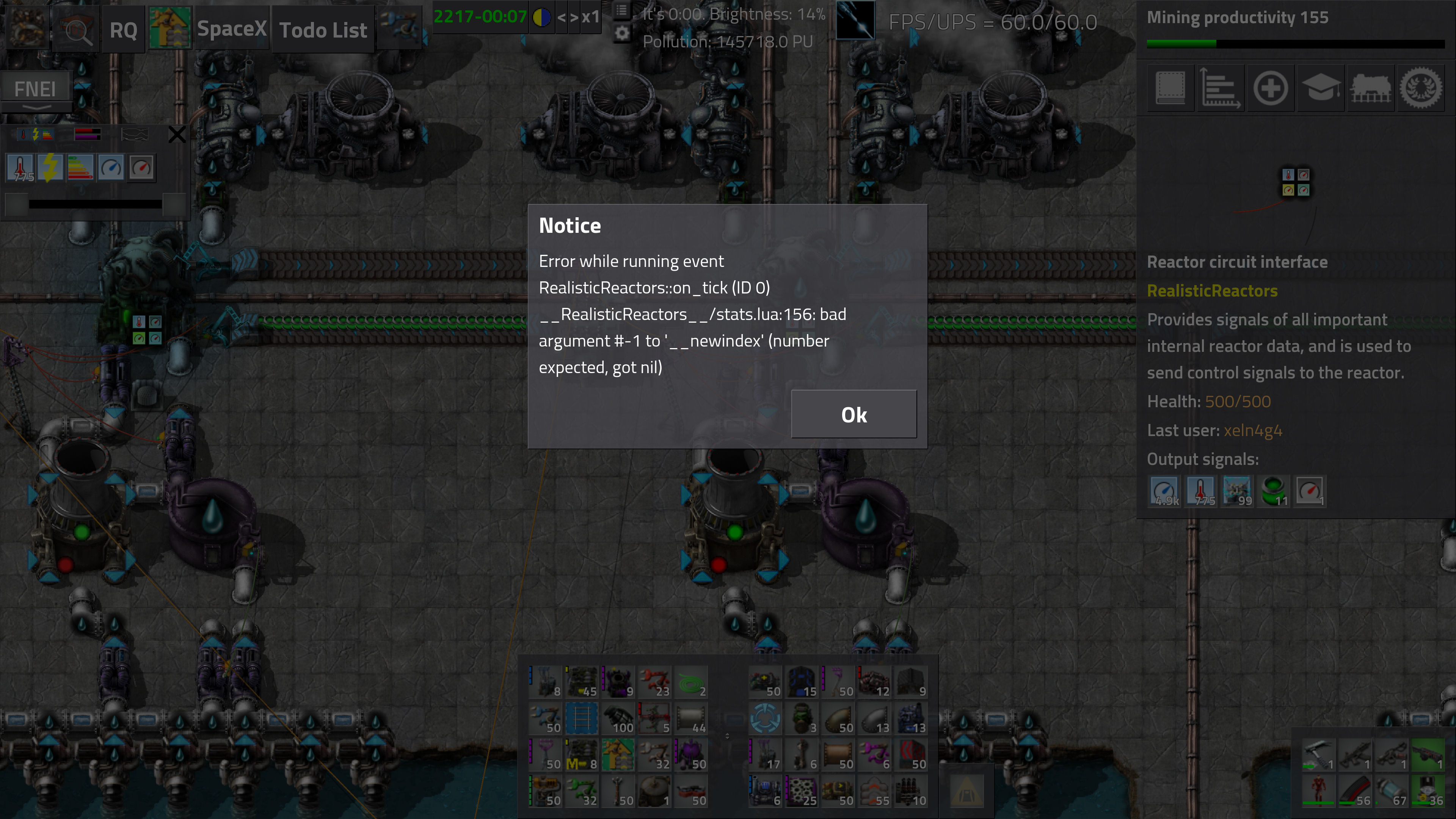Select the blue rail blueprint slot
This screenshot has height=819, width=1456.
tap(582, 719)
